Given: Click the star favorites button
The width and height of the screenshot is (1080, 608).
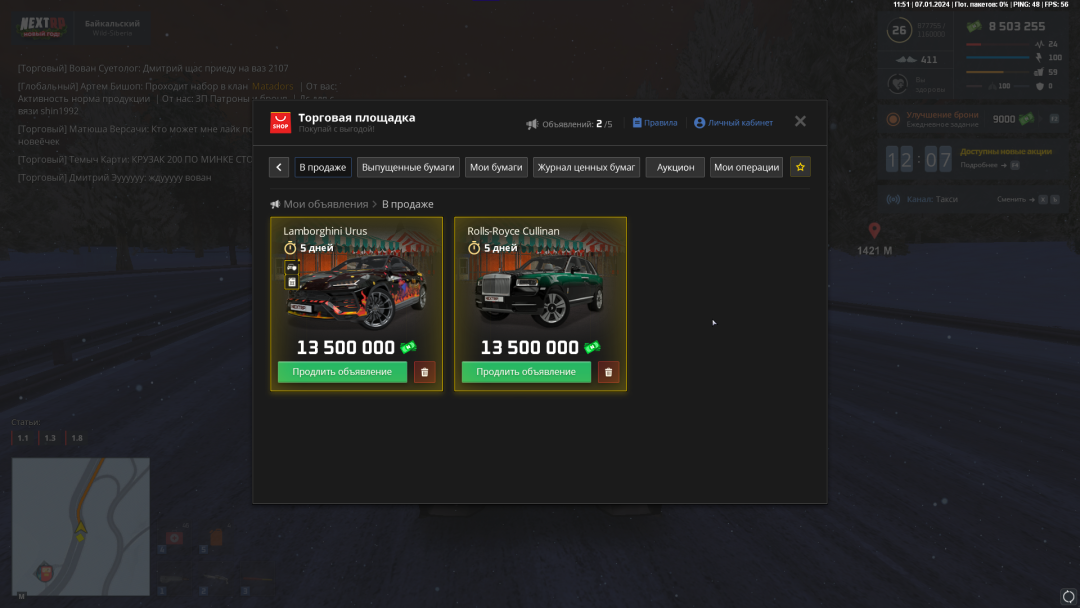Looking at the screenshot, I should 800,167.
